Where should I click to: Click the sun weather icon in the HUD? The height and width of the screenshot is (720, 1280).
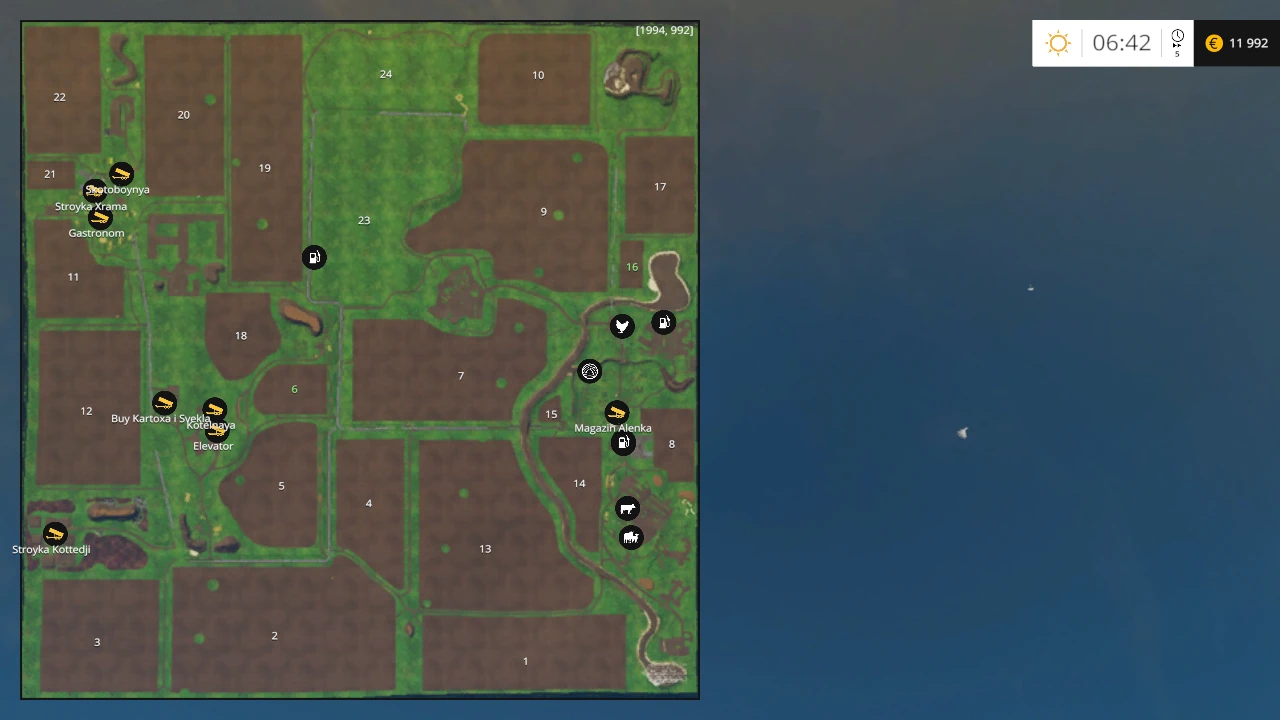tap(1058, 43)
